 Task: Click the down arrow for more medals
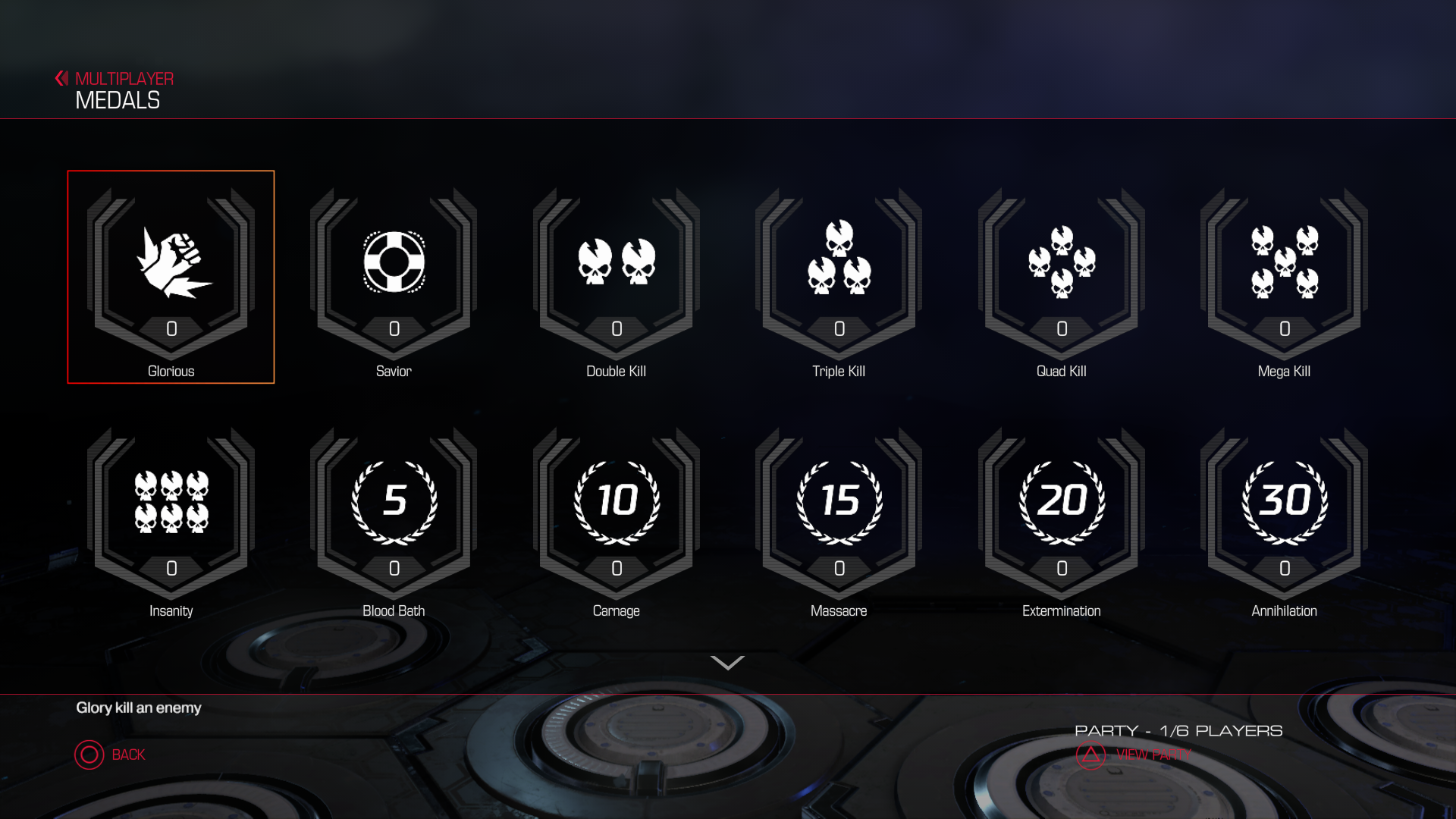pyautogui.click(x=727, y=664)
